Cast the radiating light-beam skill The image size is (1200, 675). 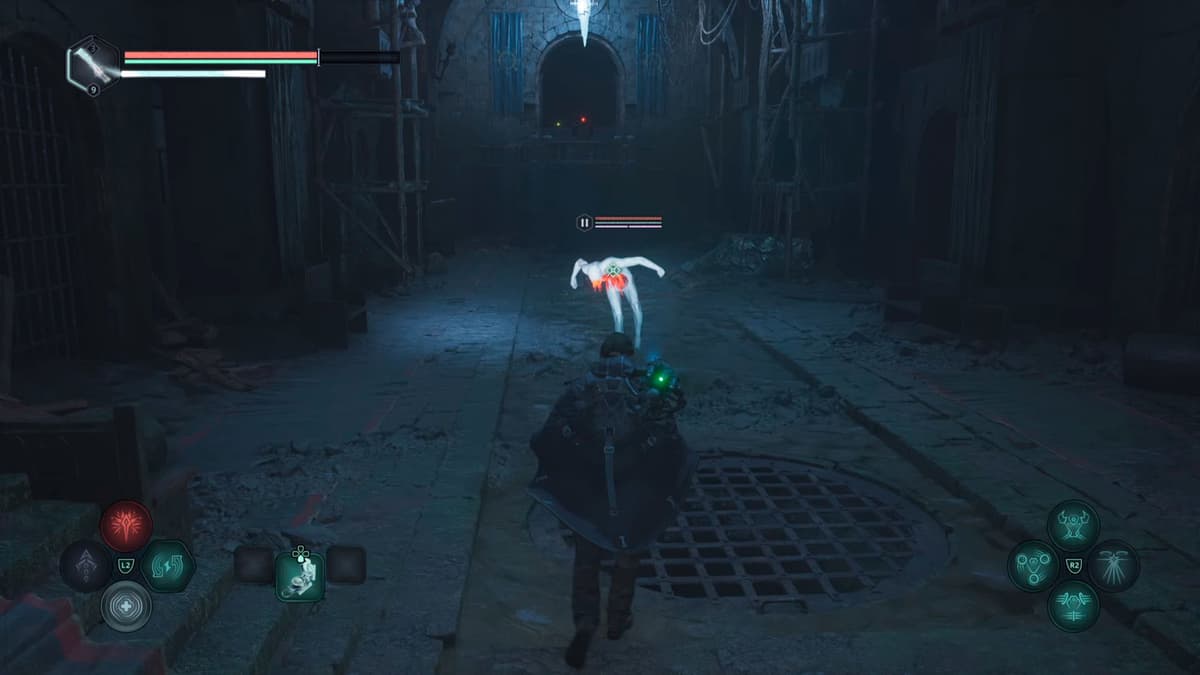(1113, 566)
